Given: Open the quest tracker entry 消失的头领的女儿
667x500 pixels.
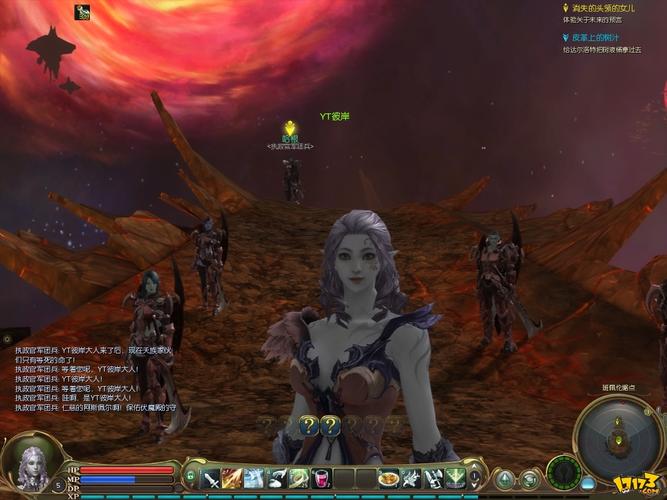Looking at the screenshot, I should (596, 8).
